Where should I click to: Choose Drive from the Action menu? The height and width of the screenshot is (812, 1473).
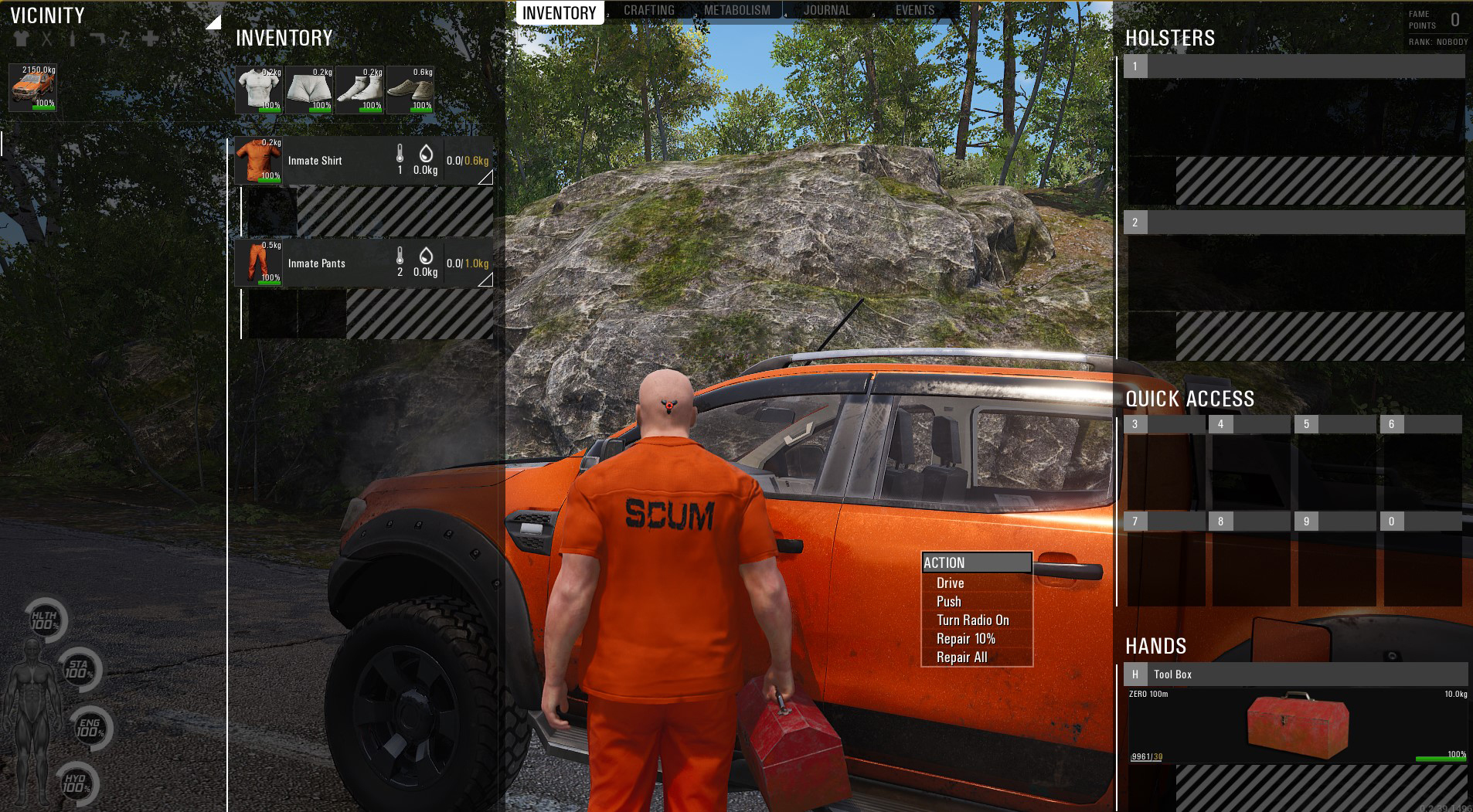(x=950, y=583)
